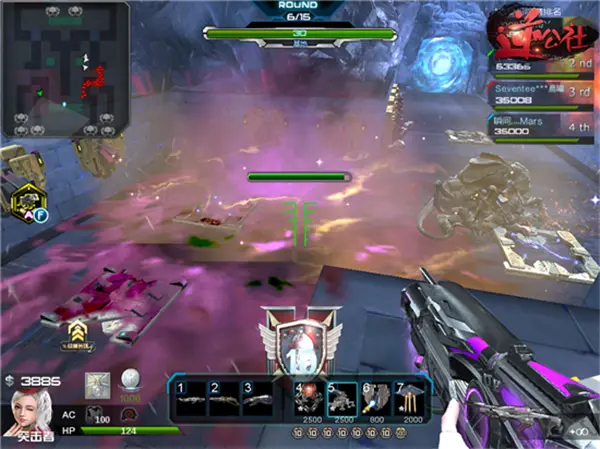Switch to weapon slot 2
The width and height of the screenshot is (600, 449).
pyautogui.click(x=226, y=396)
